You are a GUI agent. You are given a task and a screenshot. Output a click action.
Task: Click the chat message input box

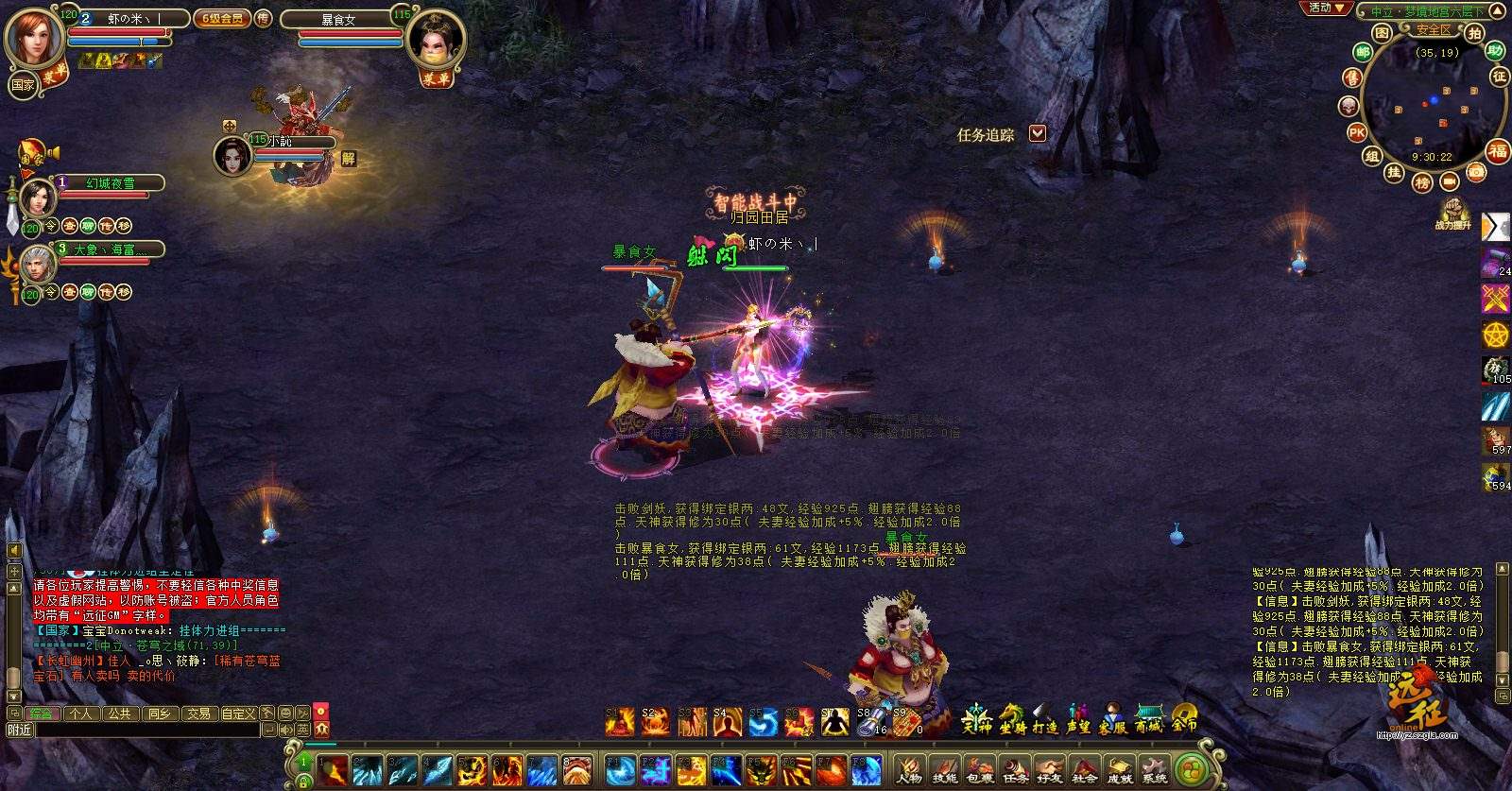146,730
